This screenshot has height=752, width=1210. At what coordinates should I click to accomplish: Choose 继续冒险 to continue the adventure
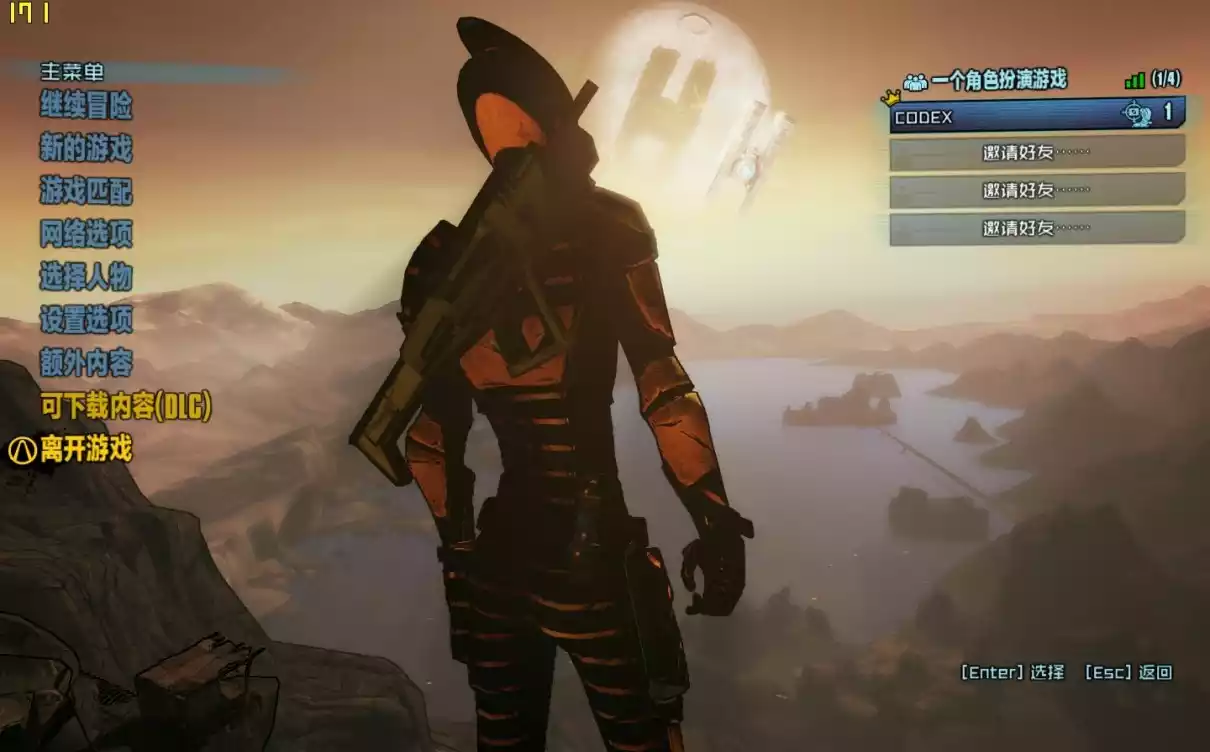[86, 105]
